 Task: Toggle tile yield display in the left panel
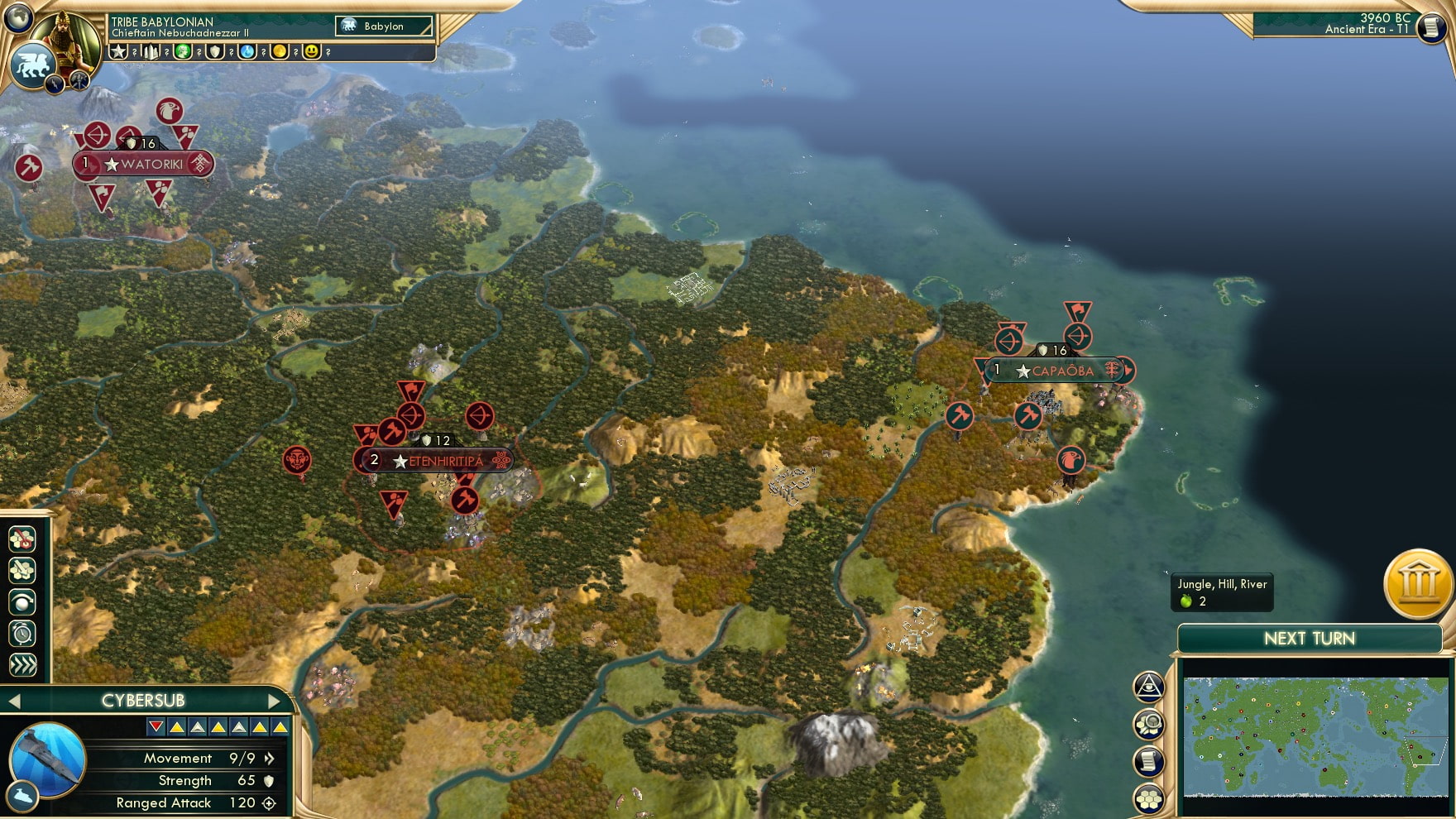click(x=23, y=570)
